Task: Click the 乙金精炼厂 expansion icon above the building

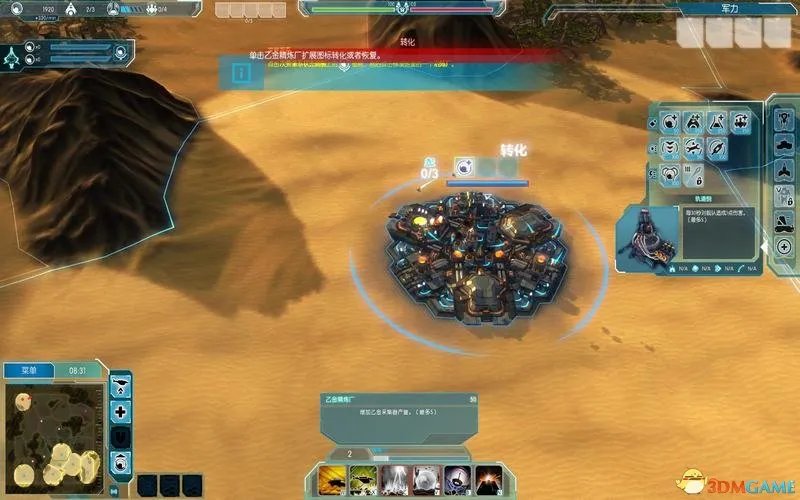Action: 463,167
